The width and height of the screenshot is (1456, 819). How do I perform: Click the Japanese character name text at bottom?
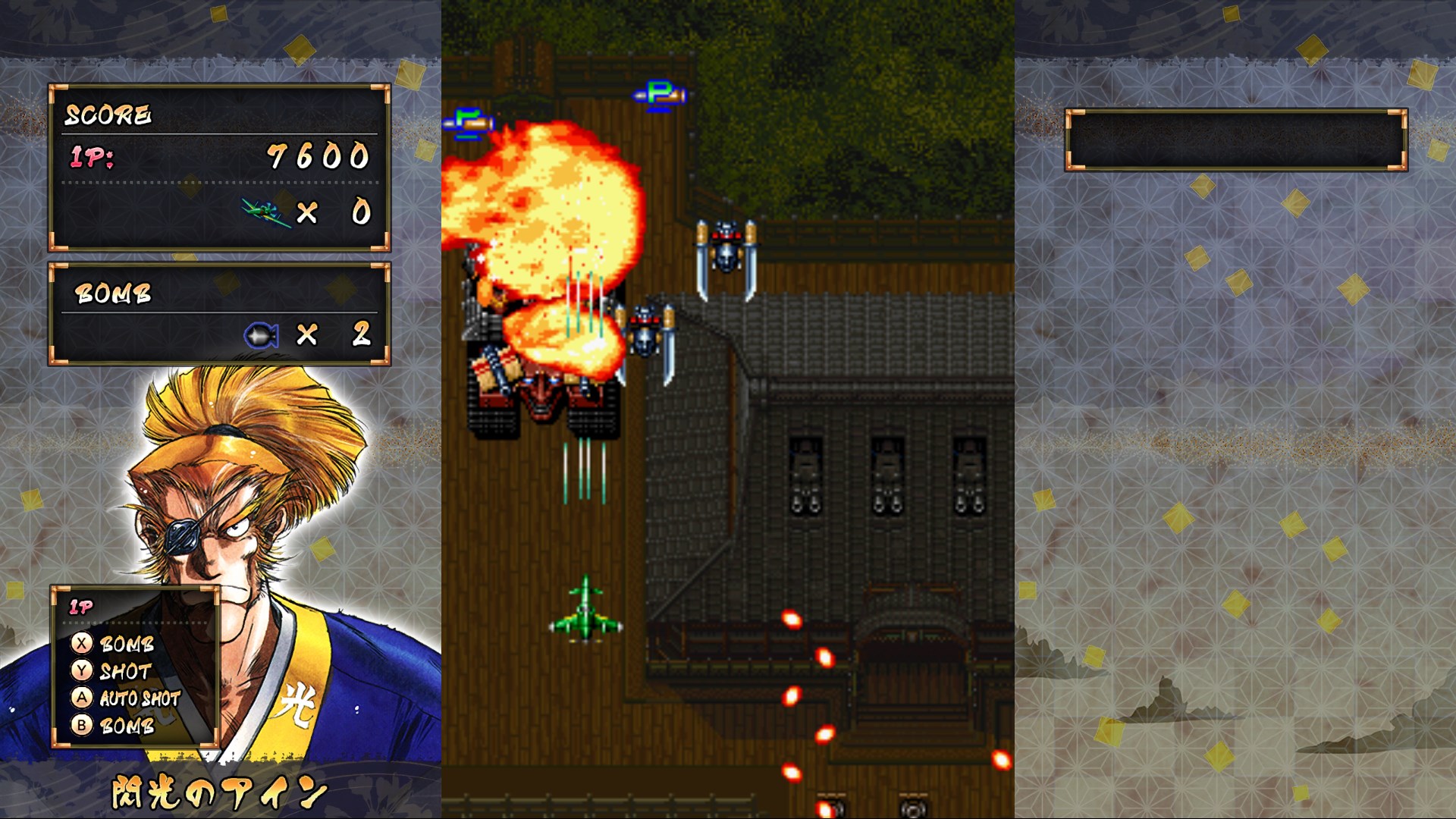coord(216,789)
